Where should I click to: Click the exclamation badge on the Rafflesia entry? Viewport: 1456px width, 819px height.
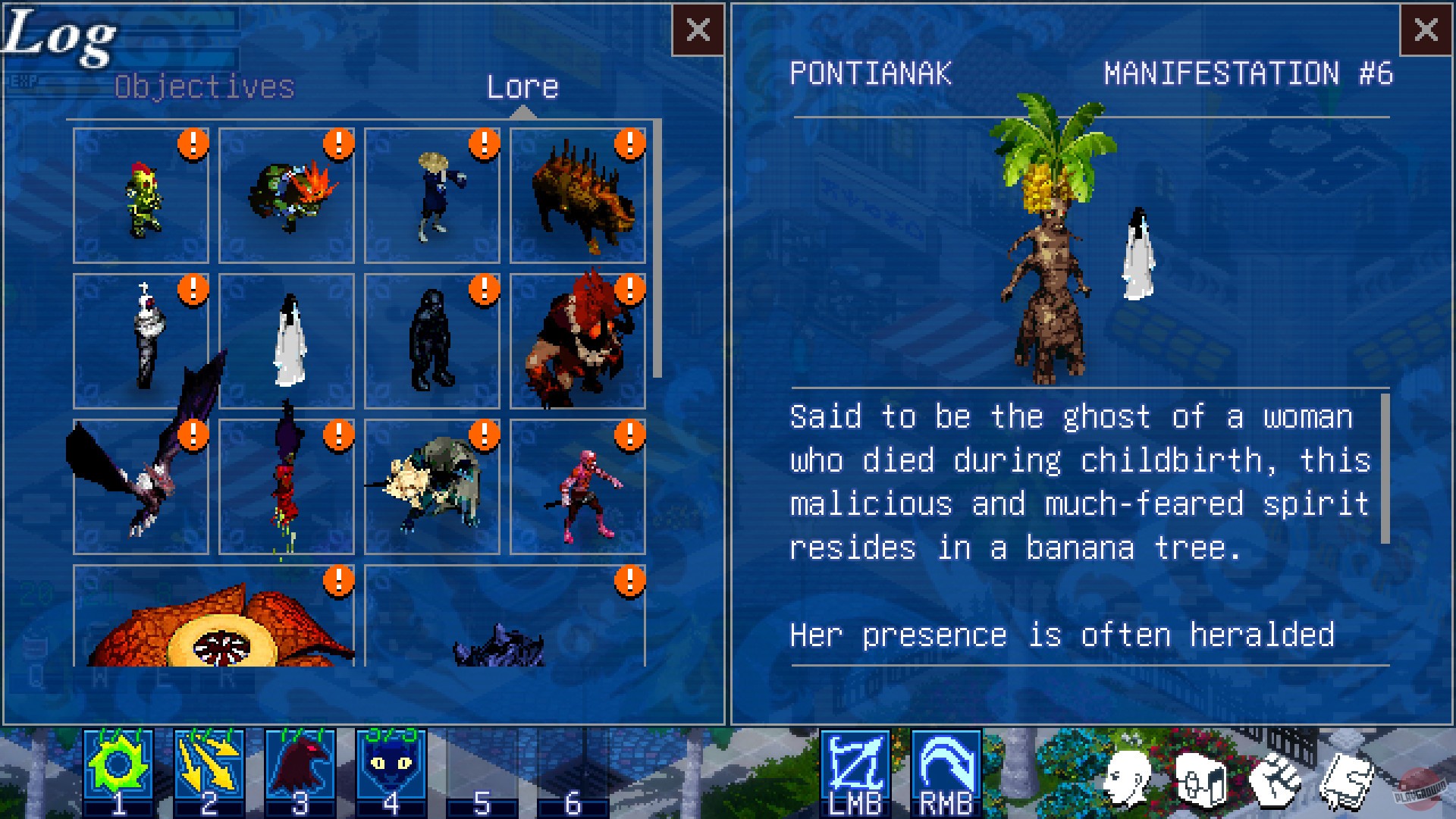coord(340,582)
